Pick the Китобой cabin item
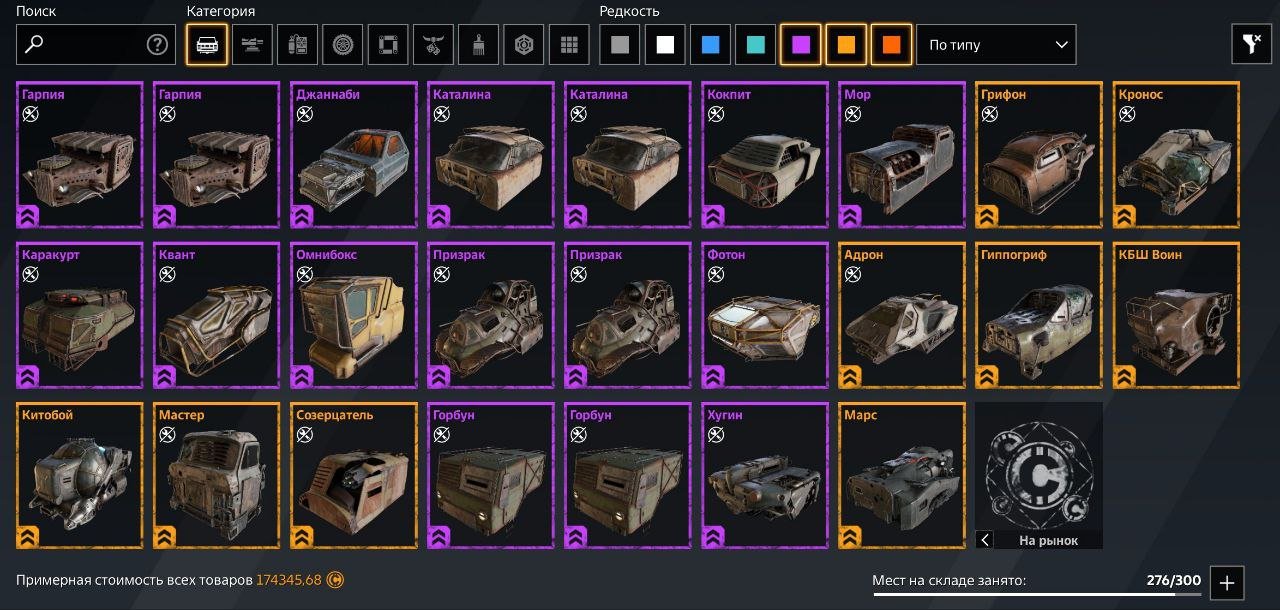 pyautogui.click(x=80, y=475)
